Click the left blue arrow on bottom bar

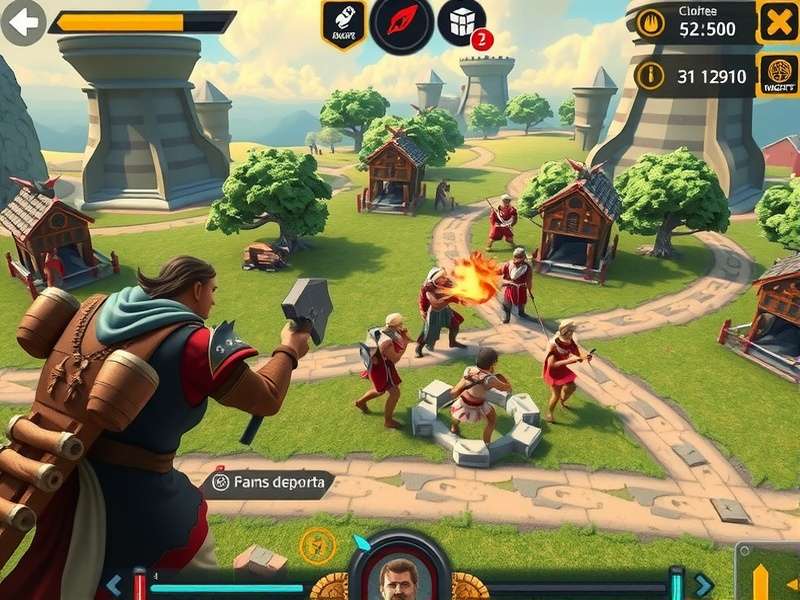[114, 585]
